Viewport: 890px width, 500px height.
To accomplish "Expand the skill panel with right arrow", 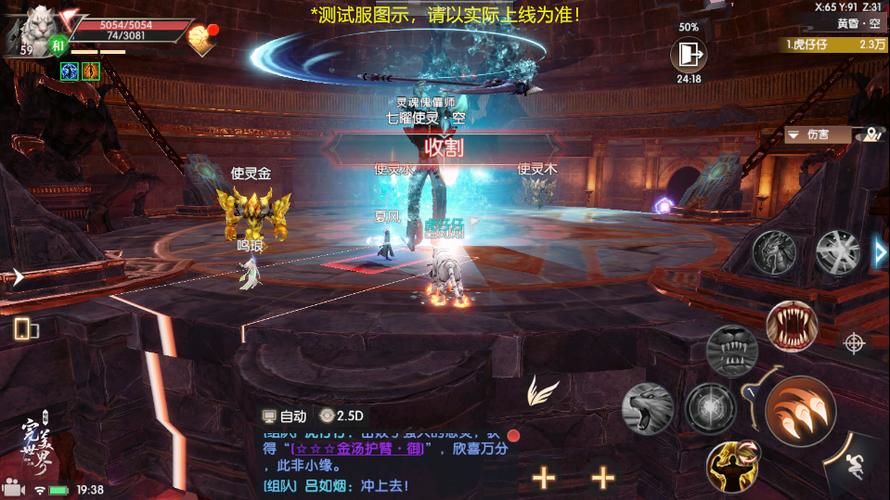I will tap(880, 251).
